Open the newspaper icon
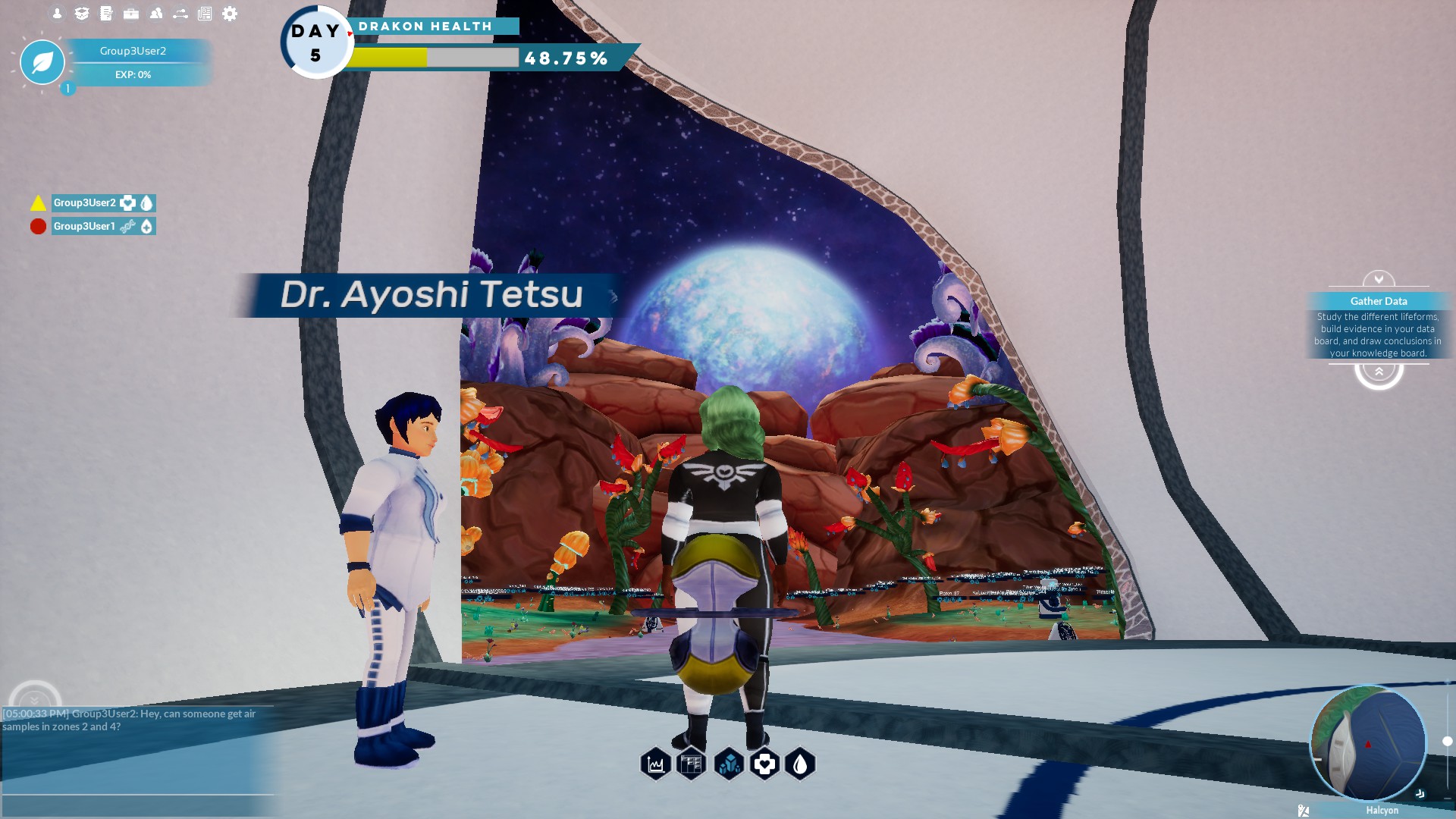 tap(205, 14)
